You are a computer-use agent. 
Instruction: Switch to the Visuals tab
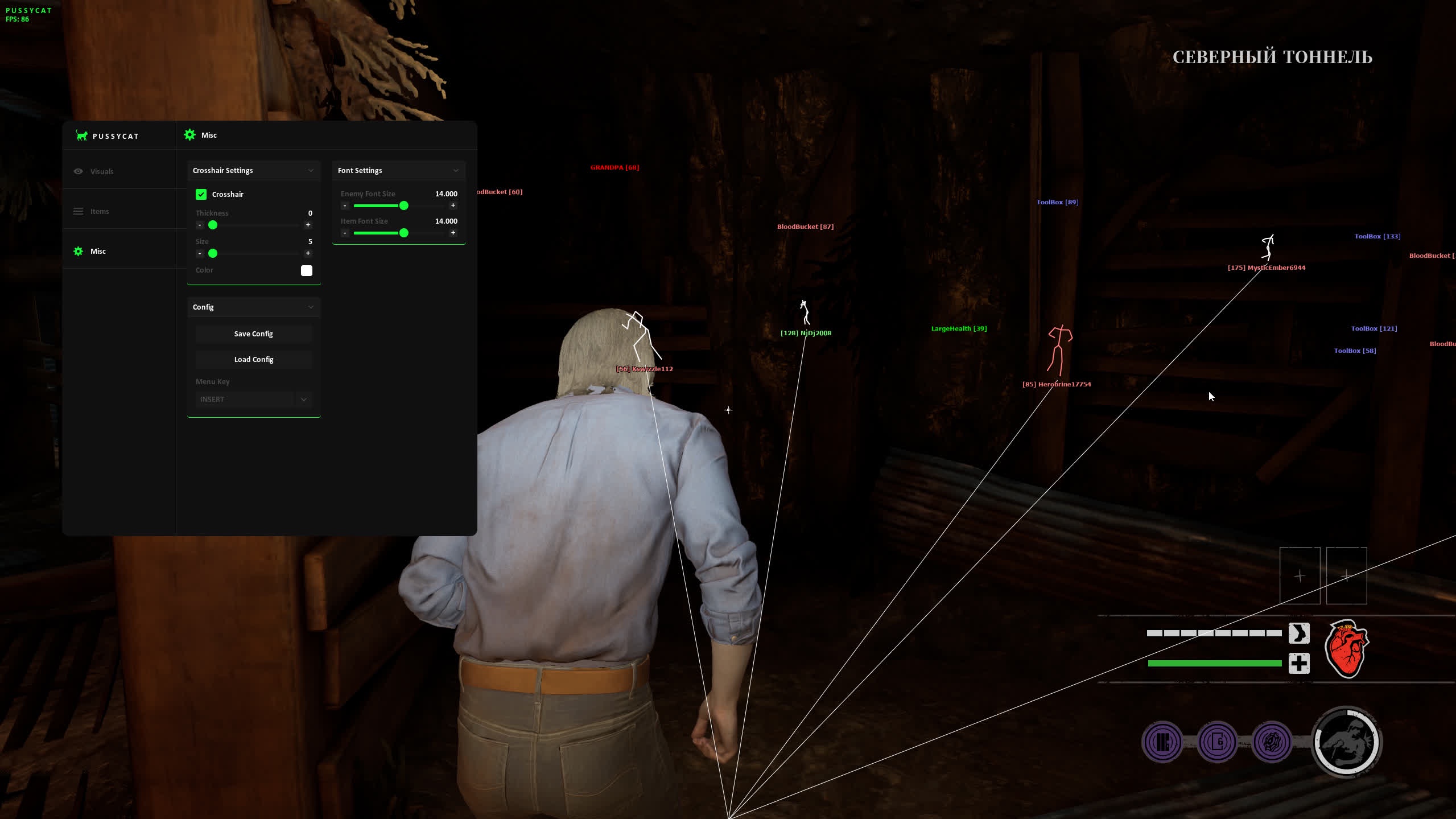click(x=102, y=171)
